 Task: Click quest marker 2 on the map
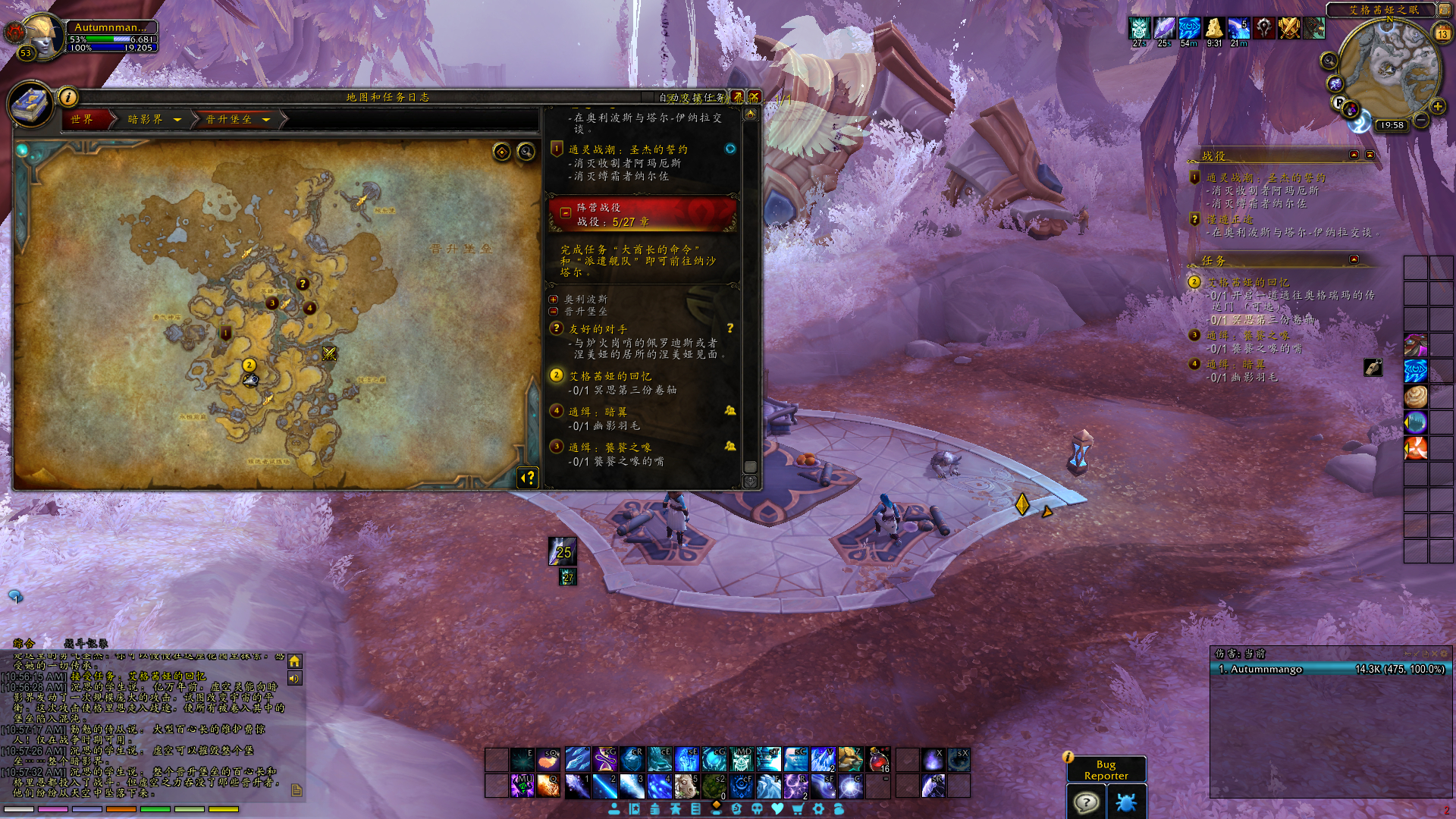(249, 366)
